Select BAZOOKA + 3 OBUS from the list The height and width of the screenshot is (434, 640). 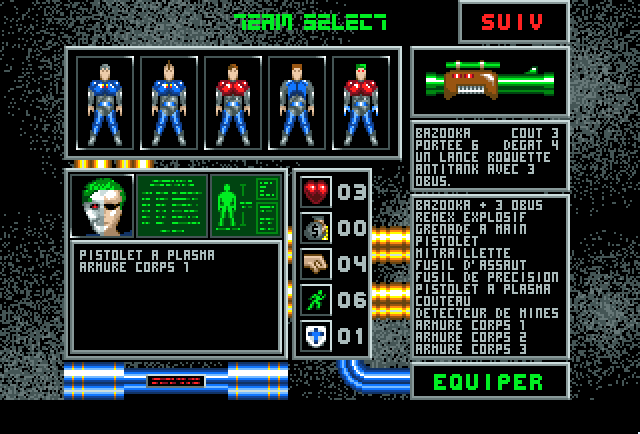pyautogui.click(x=468, y=205)
